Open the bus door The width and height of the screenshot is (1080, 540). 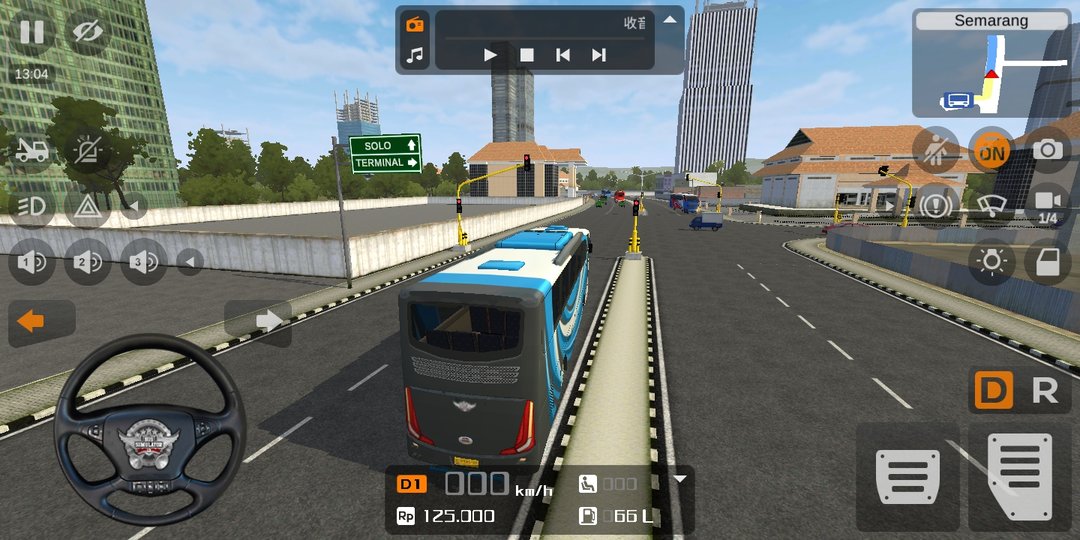1047,262
